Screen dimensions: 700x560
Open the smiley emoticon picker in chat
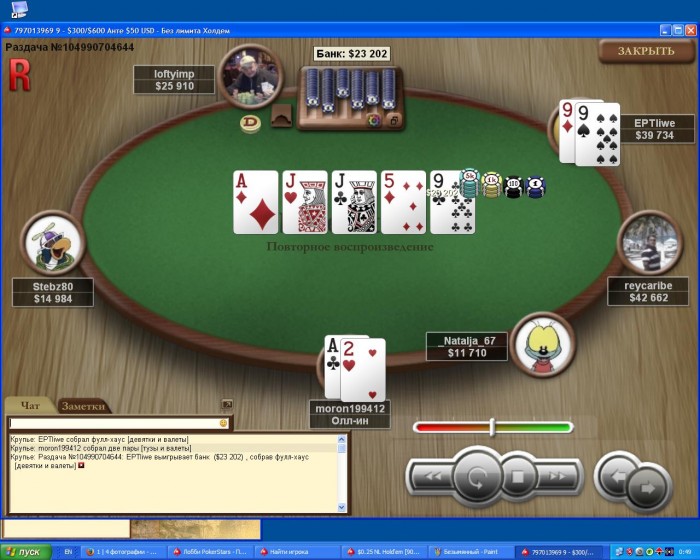pos(225,423)
